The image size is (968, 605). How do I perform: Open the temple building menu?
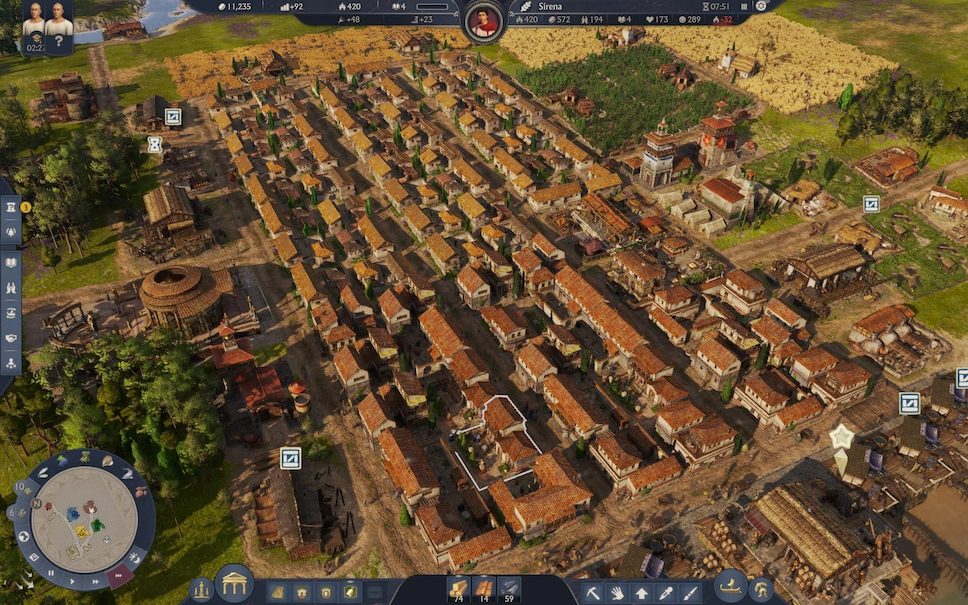point(234,584)
